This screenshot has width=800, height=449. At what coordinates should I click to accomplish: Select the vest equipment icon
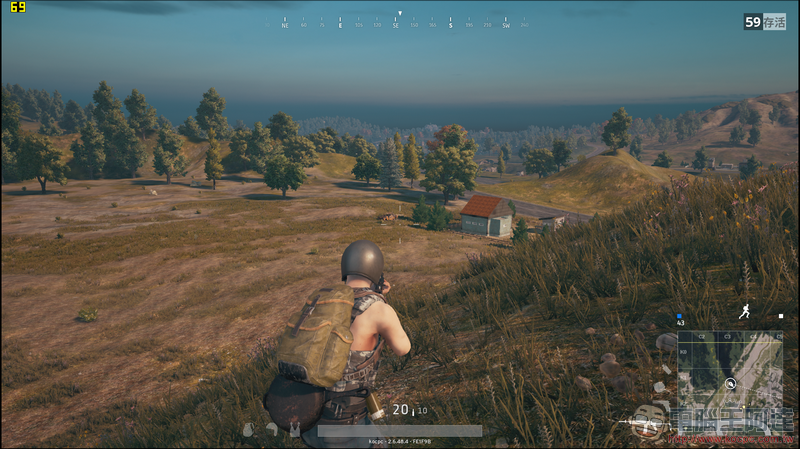click(x=293, y=430)
